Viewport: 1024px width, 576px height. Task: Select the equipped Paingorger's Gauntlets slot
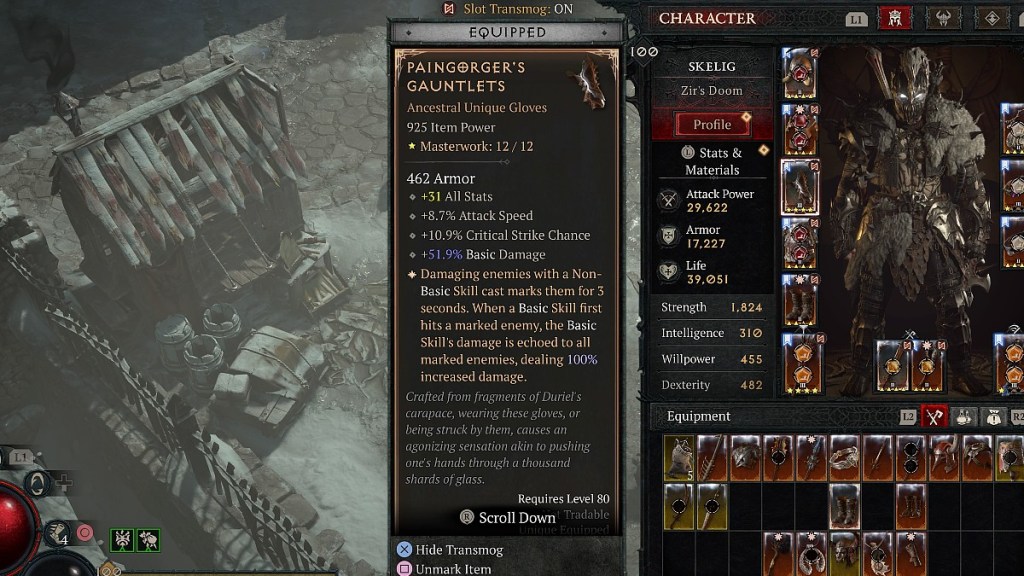(799, 187)
